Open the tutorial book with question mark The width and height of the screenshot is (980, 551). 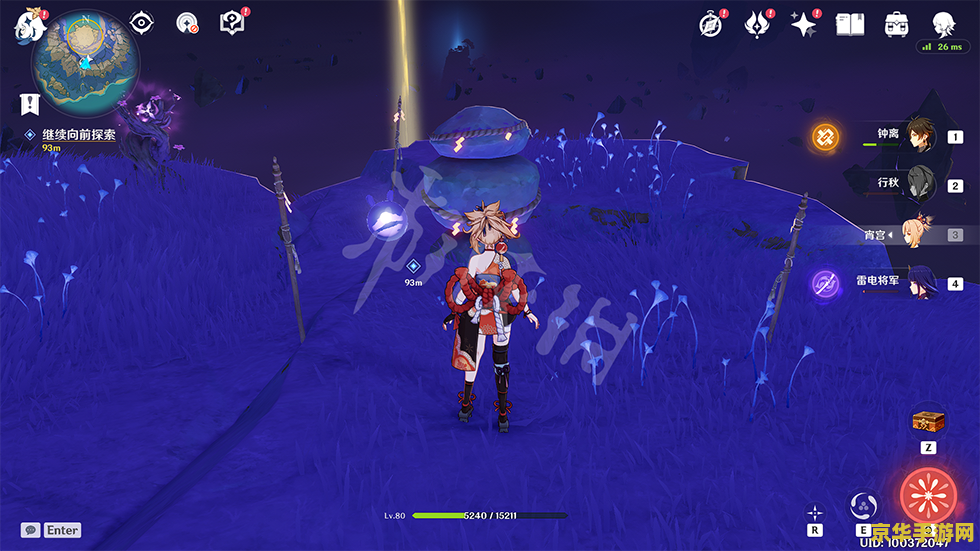tap(233, 23)
